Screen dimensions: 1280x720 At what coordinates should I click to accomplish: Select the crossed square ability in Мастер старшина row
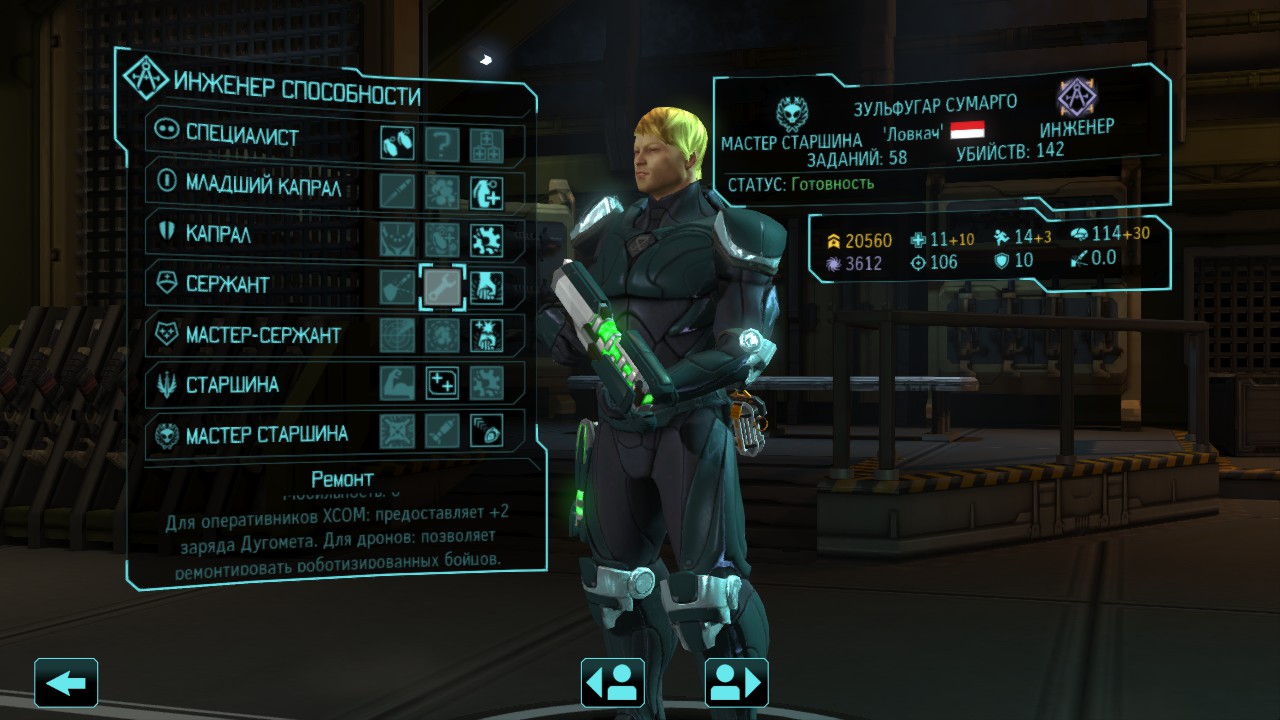point(397,431)
